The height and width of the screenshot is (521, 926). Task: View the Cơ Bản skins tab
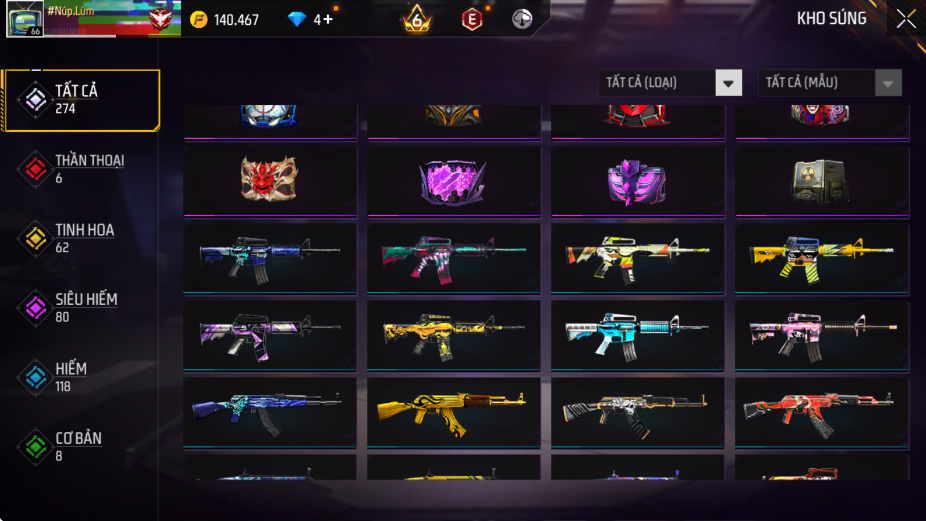point(81,447)
